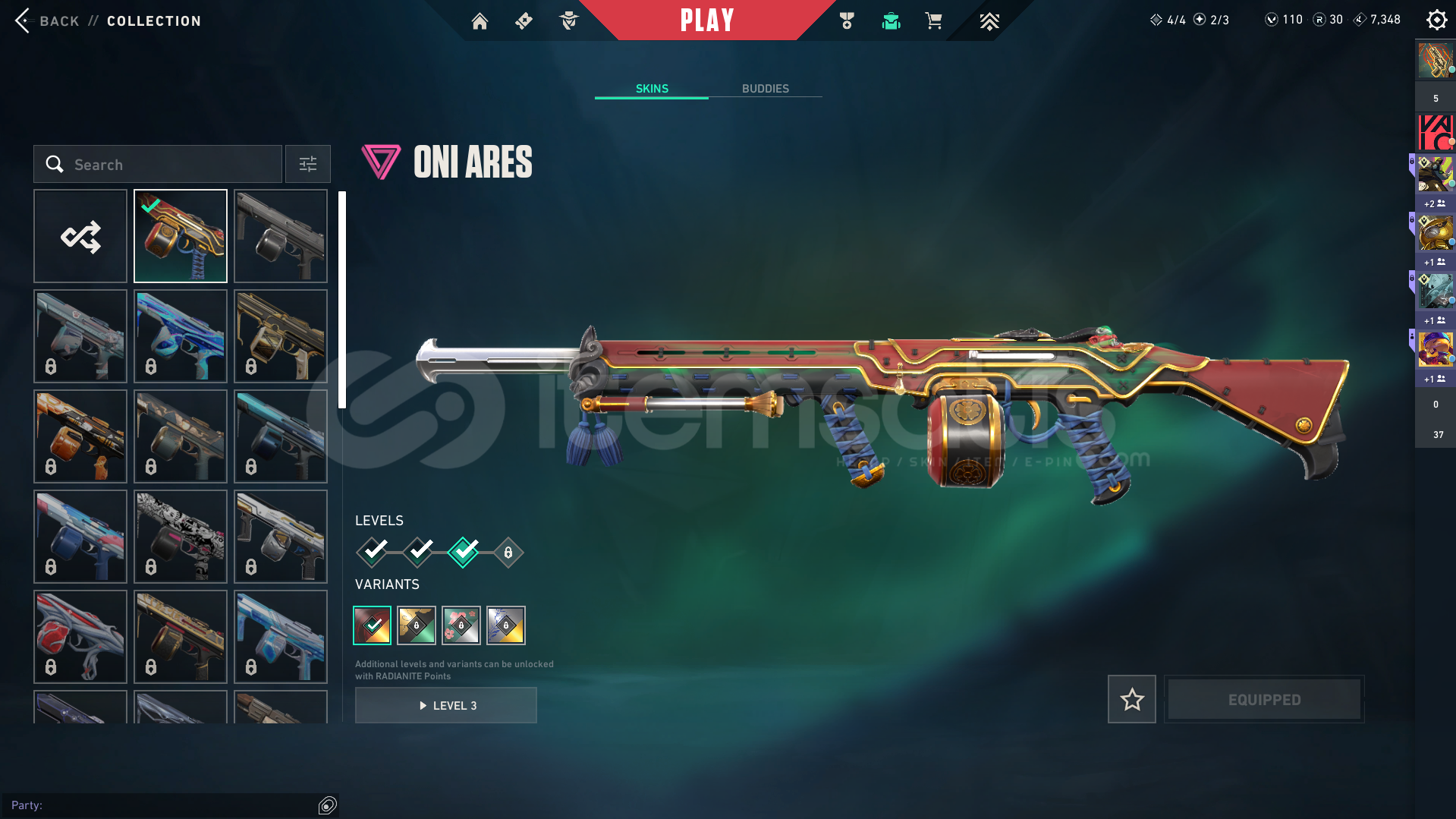Viewport: 1456px width, 819px height.
Task: Go back to the Collection screen
Action: tap(24, 20)
